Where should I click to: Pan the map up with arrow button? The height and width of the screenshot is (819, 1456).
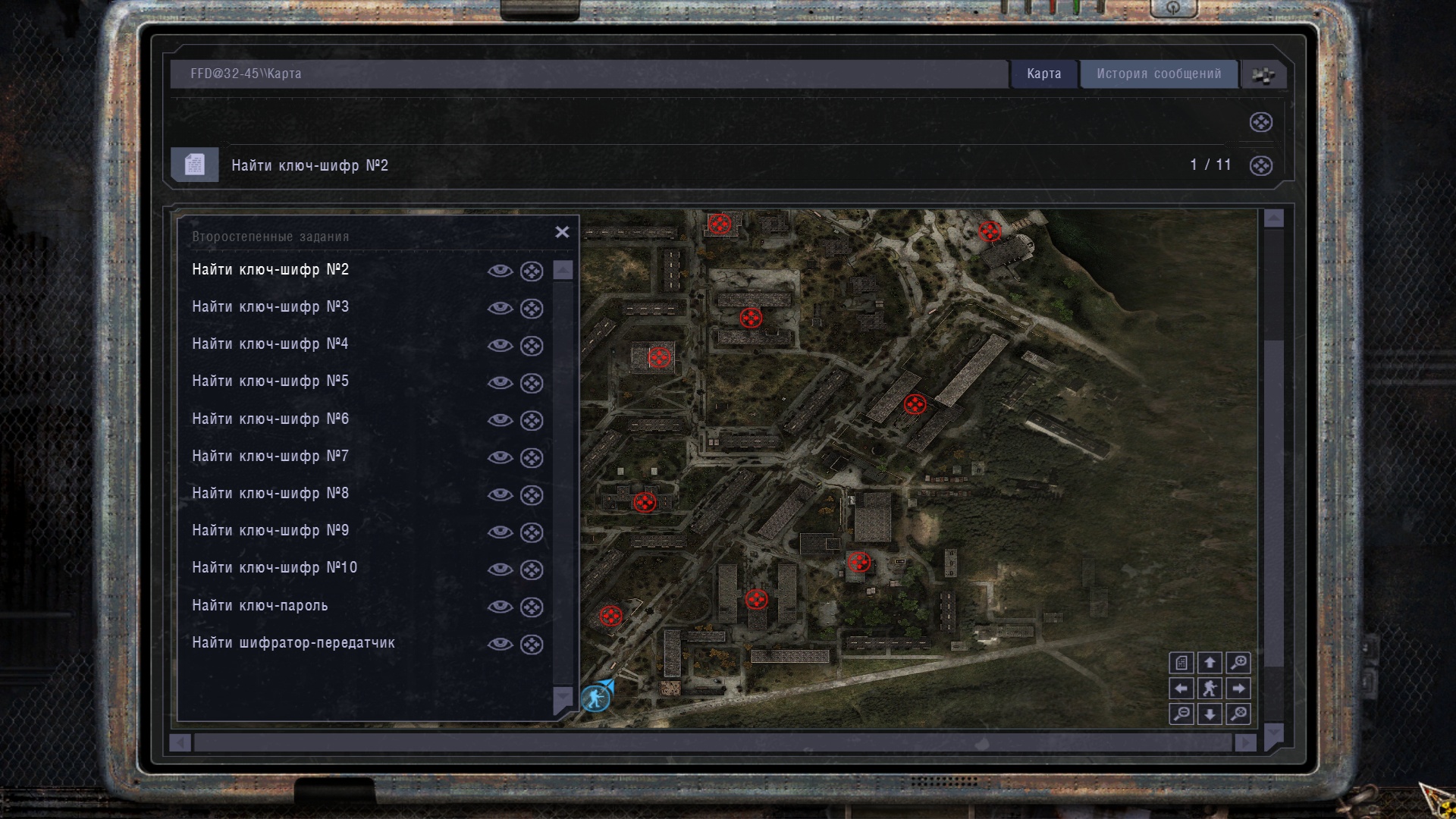coord(1210,663)
